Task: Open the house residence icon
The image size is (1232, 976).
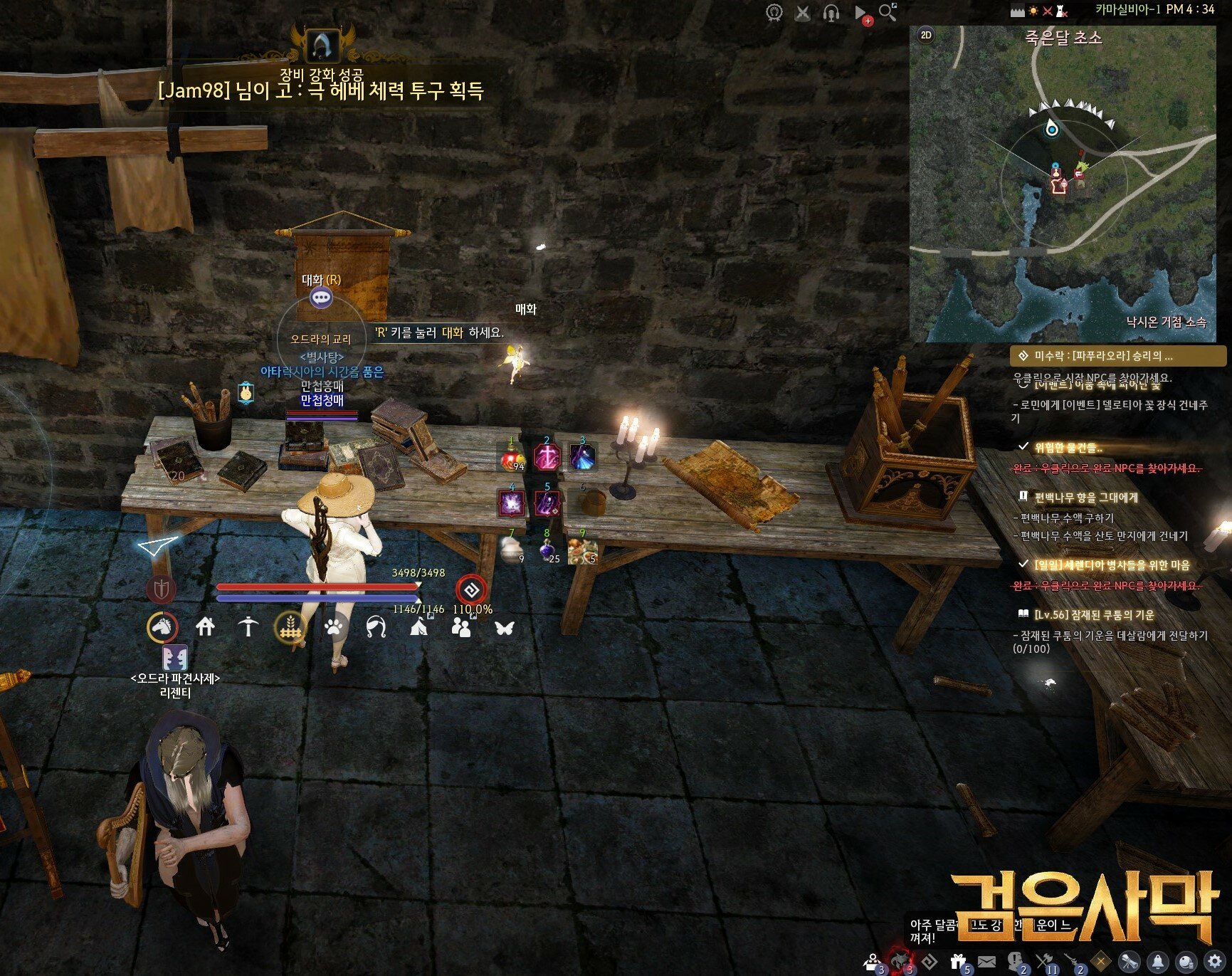Action: (206, 626)
